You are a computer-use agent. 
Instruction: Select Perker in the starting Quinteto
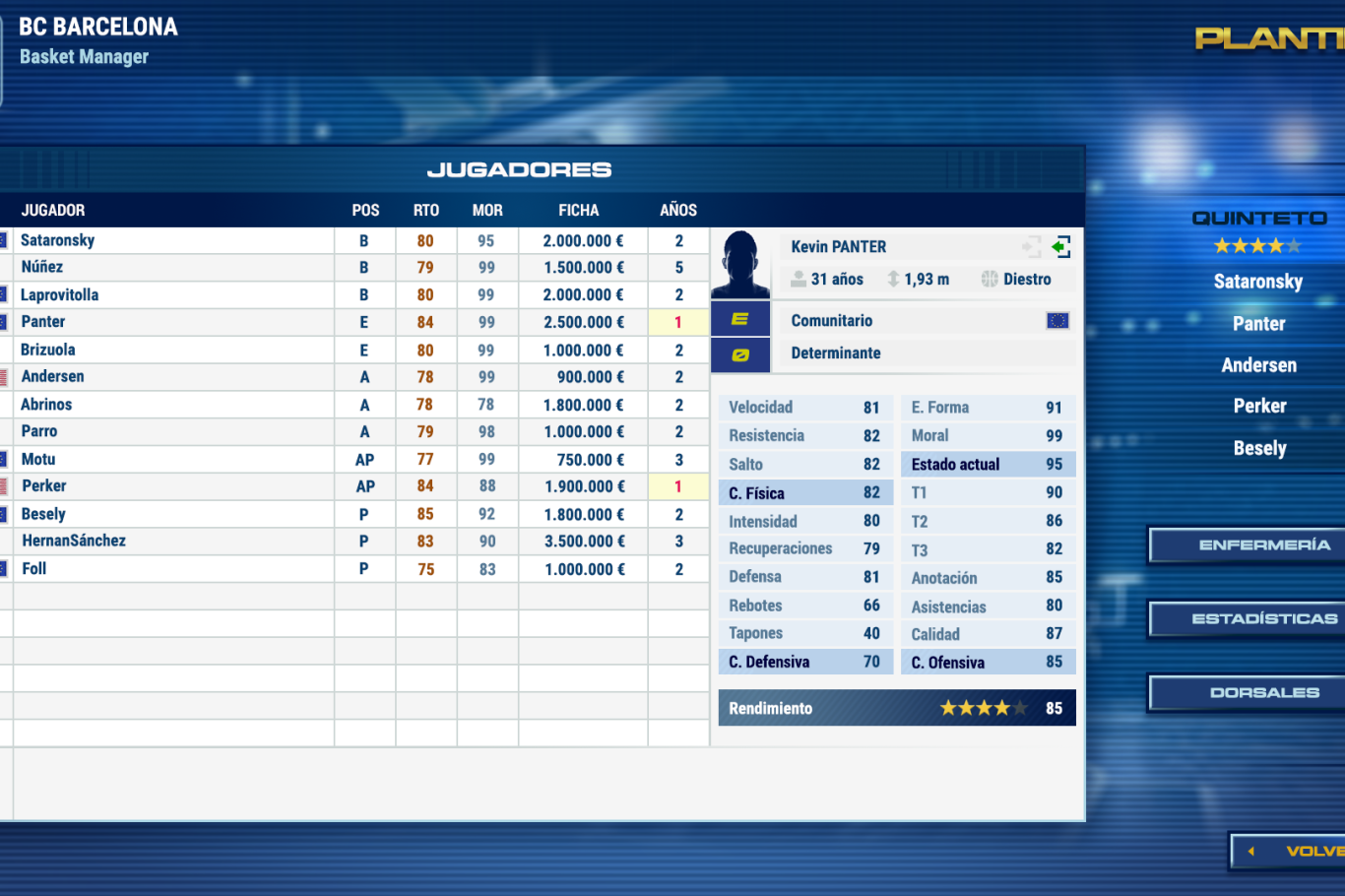point(1260,406)
